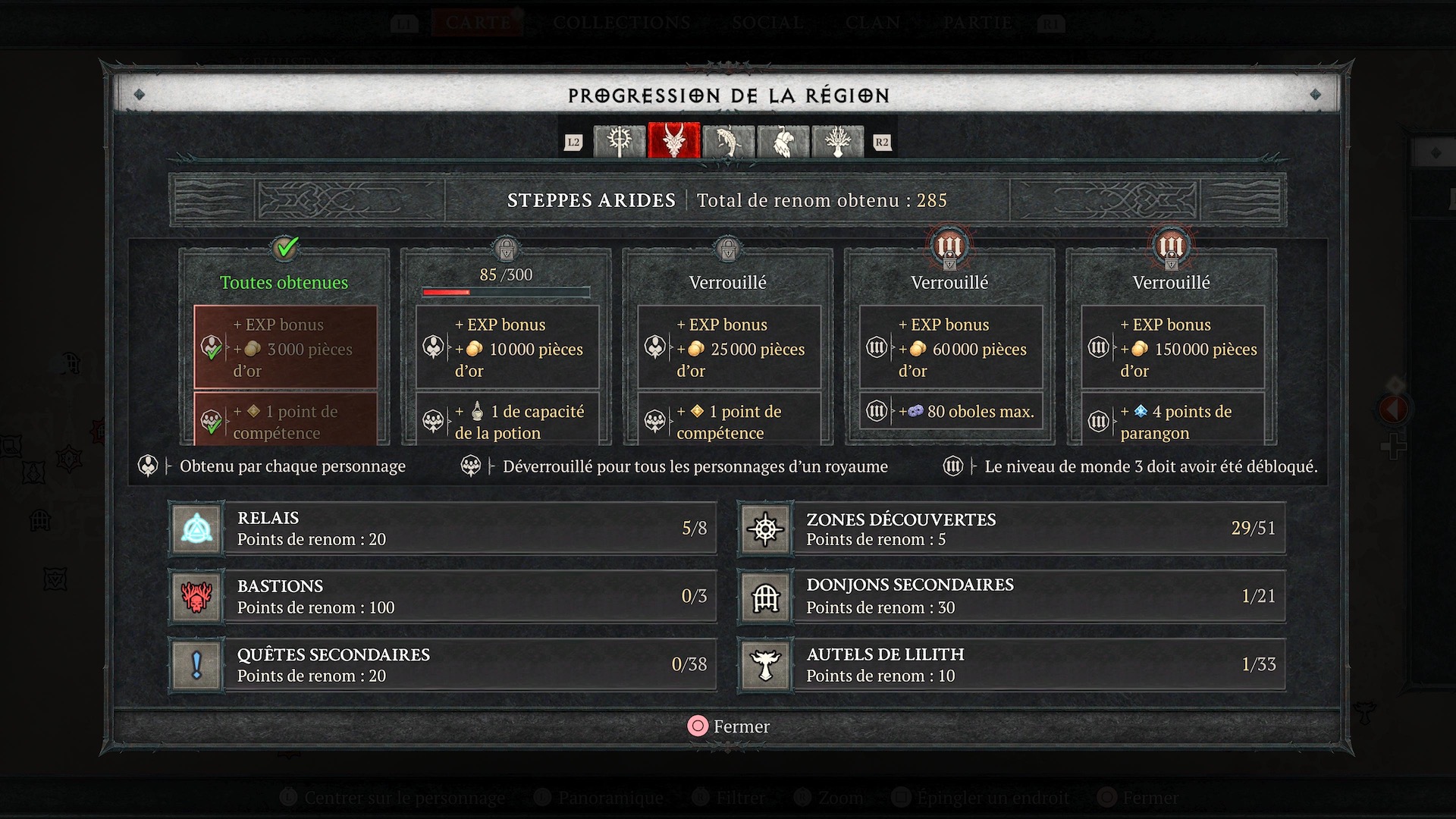Close the panel with Fermer
The width and height of the screenshot is (1456, 819).
click(728, 726)
